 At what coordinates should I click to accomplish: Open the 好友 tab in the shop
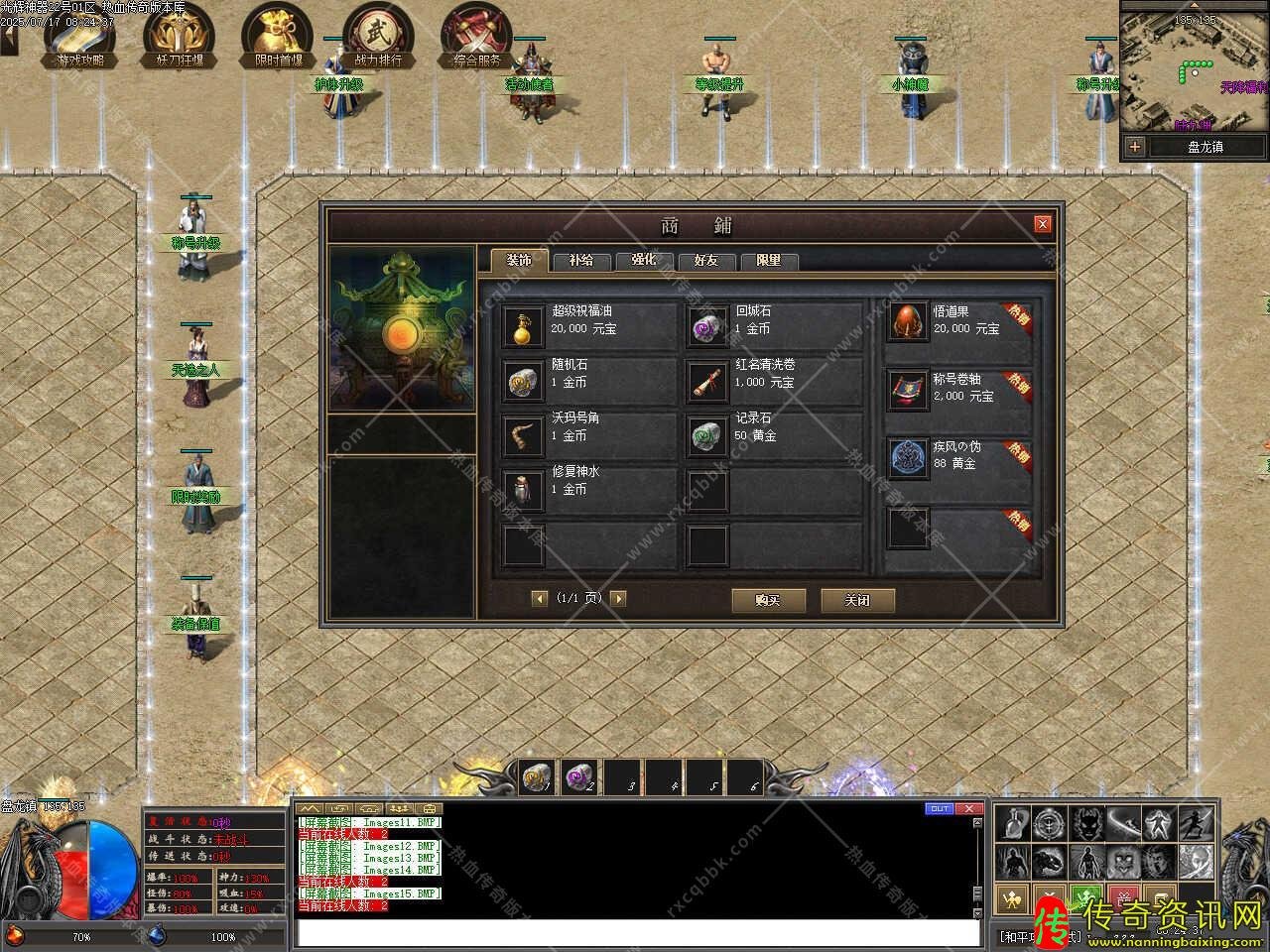pyautogui.click(x=705, y=261)
